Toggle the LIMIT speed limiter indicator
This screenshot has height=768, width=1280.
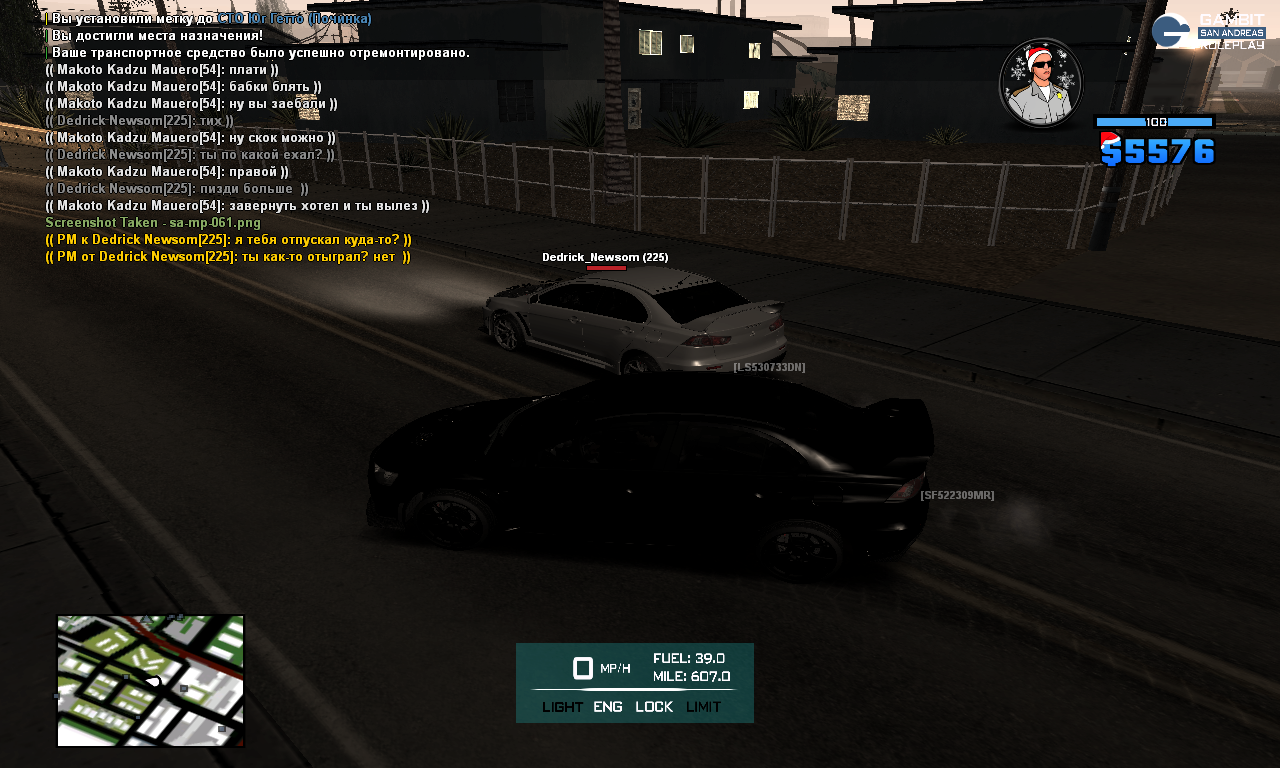click(703, 707)
